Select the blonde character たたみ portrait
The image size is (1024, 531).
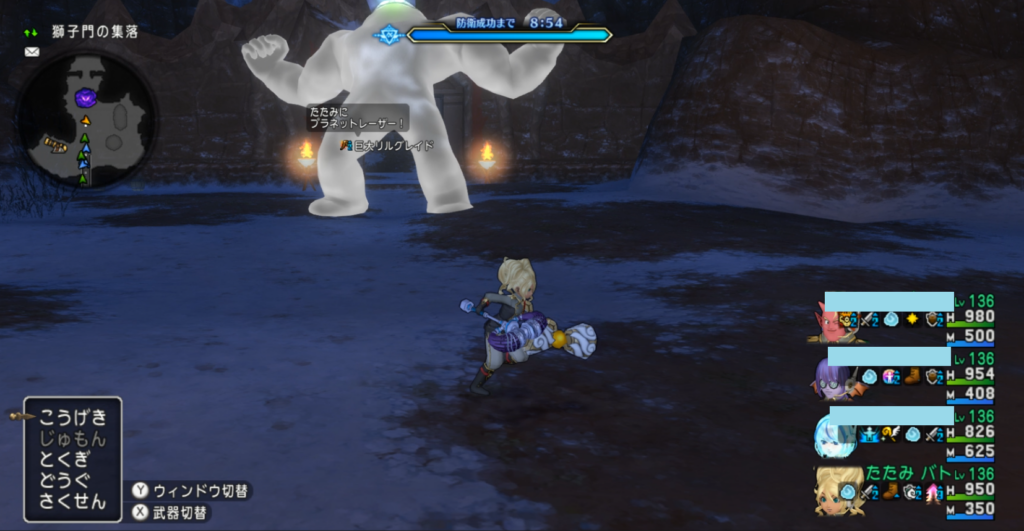(x=834, y=490)
